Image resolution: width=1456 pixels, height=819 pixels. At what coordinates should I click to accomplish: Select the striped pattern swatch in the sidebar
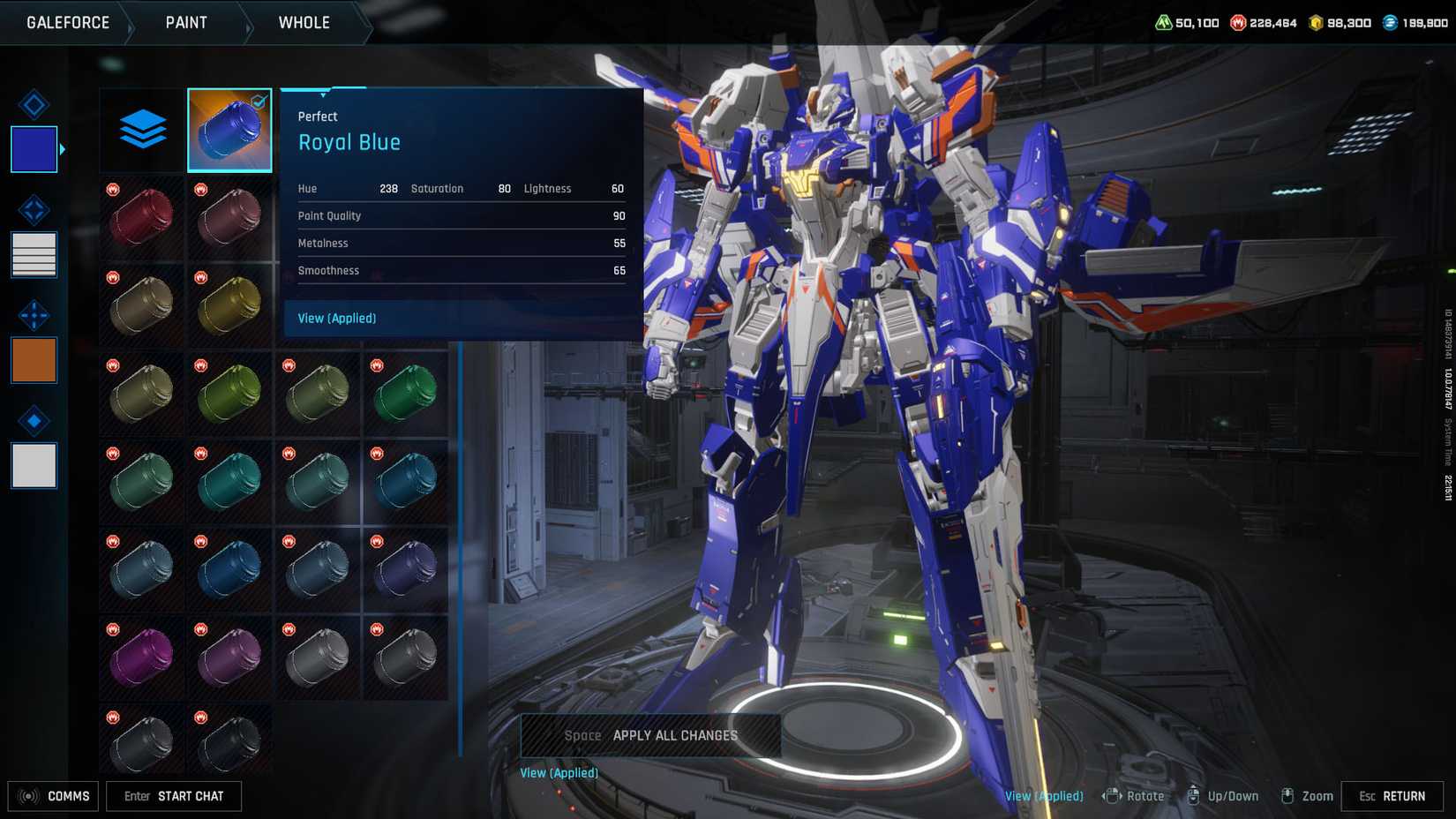click(33, 254)
